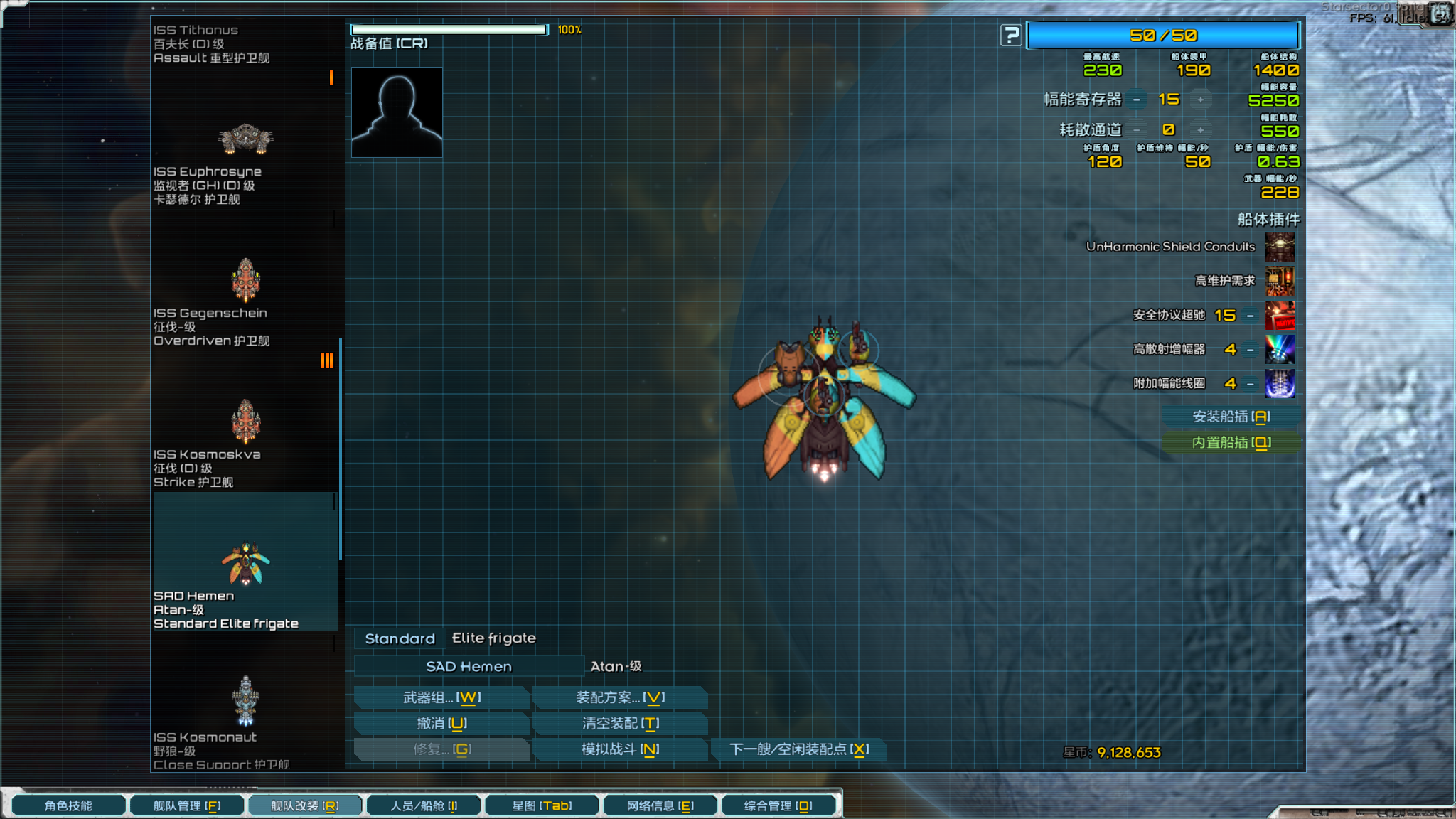Image resolution: width=1456 pixels, height=819 pixels.
Task: Open the 人员/船舱 [I] tab
Action: 423,805
